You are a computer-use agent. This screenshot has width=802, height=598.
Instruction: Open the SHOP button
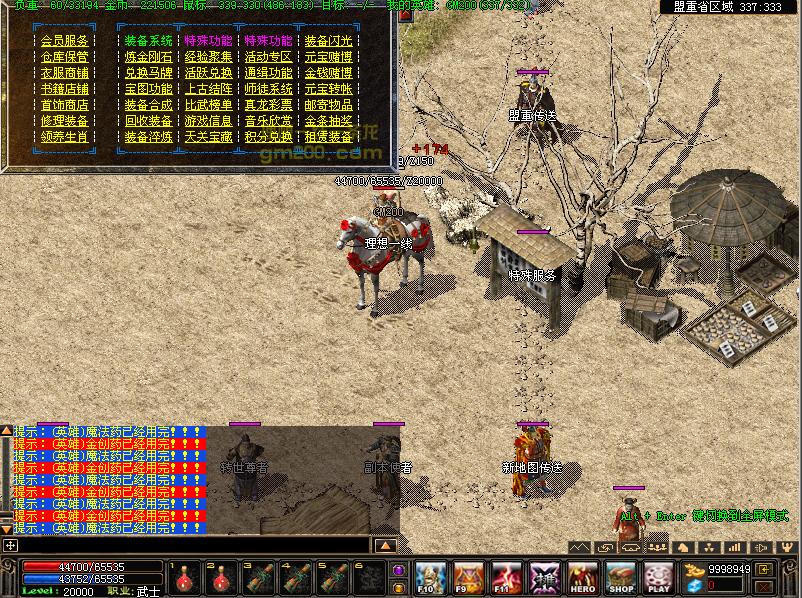point(621,578)
